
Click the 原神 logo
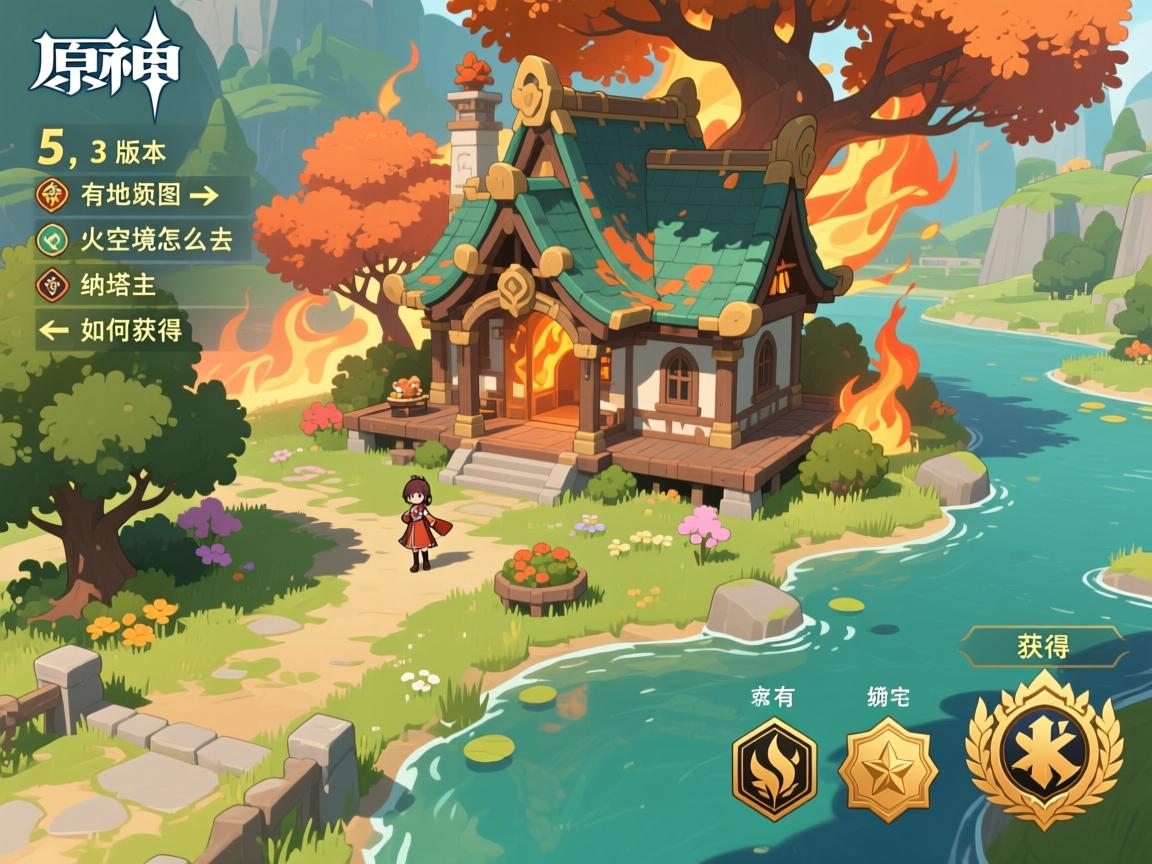point(105,68)
